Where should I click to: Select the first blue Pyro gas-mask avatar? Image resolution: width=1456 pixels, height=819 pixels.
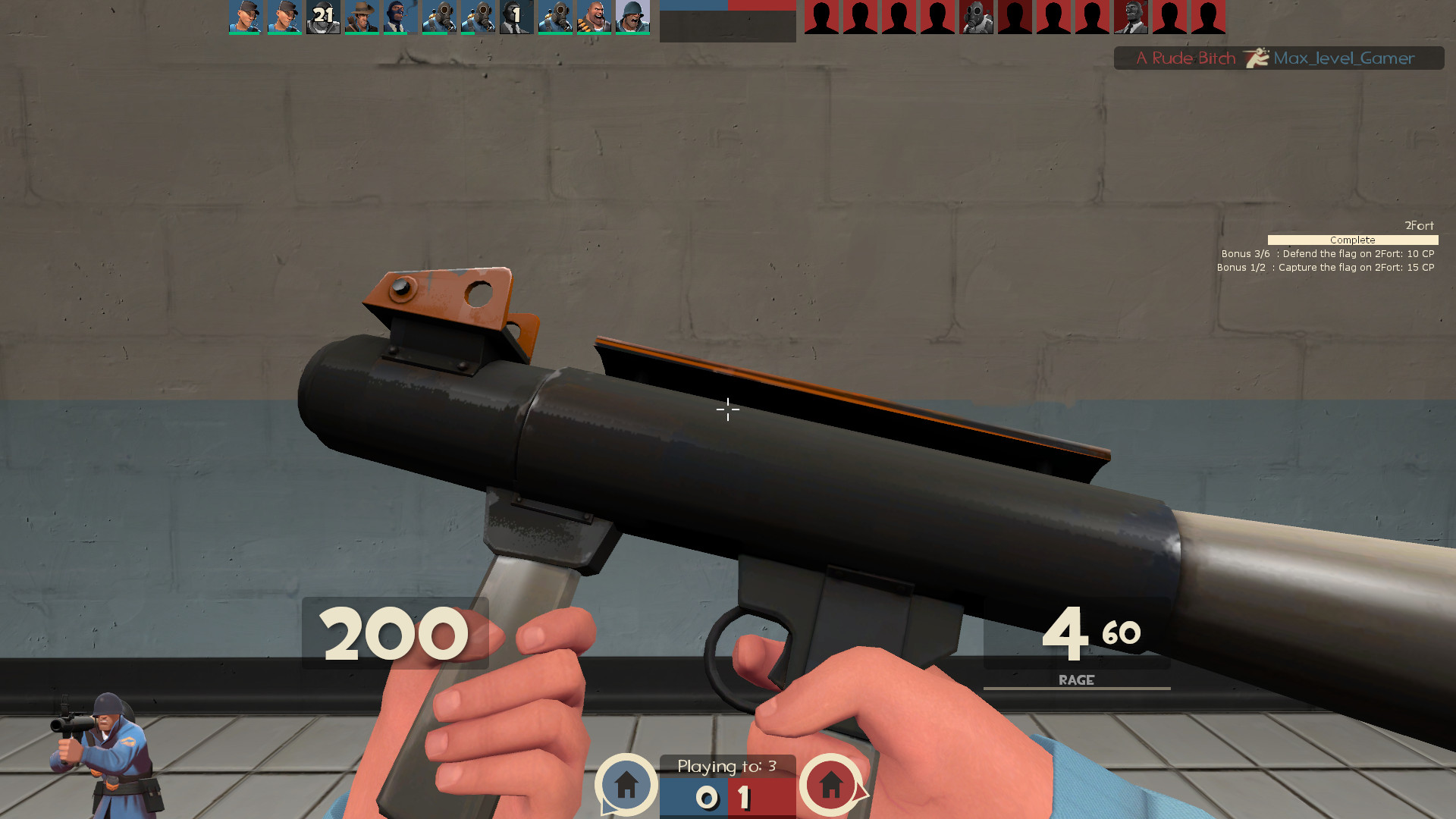tap(439, 17)
